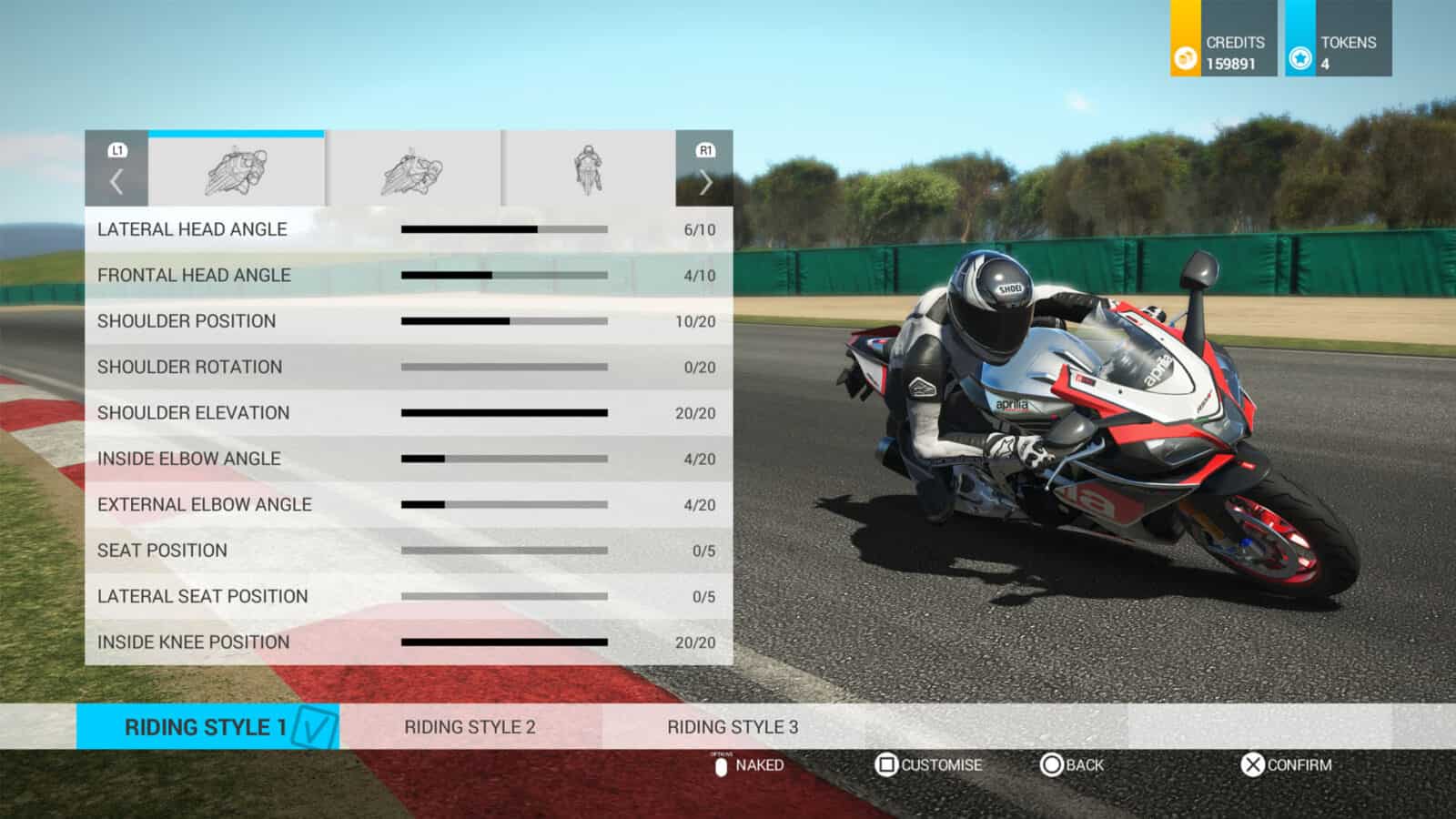Image resolution: width=1456 pixels, height=819 pixels.
Task: Switch to Riding Style 2
Action: point(470,727)
